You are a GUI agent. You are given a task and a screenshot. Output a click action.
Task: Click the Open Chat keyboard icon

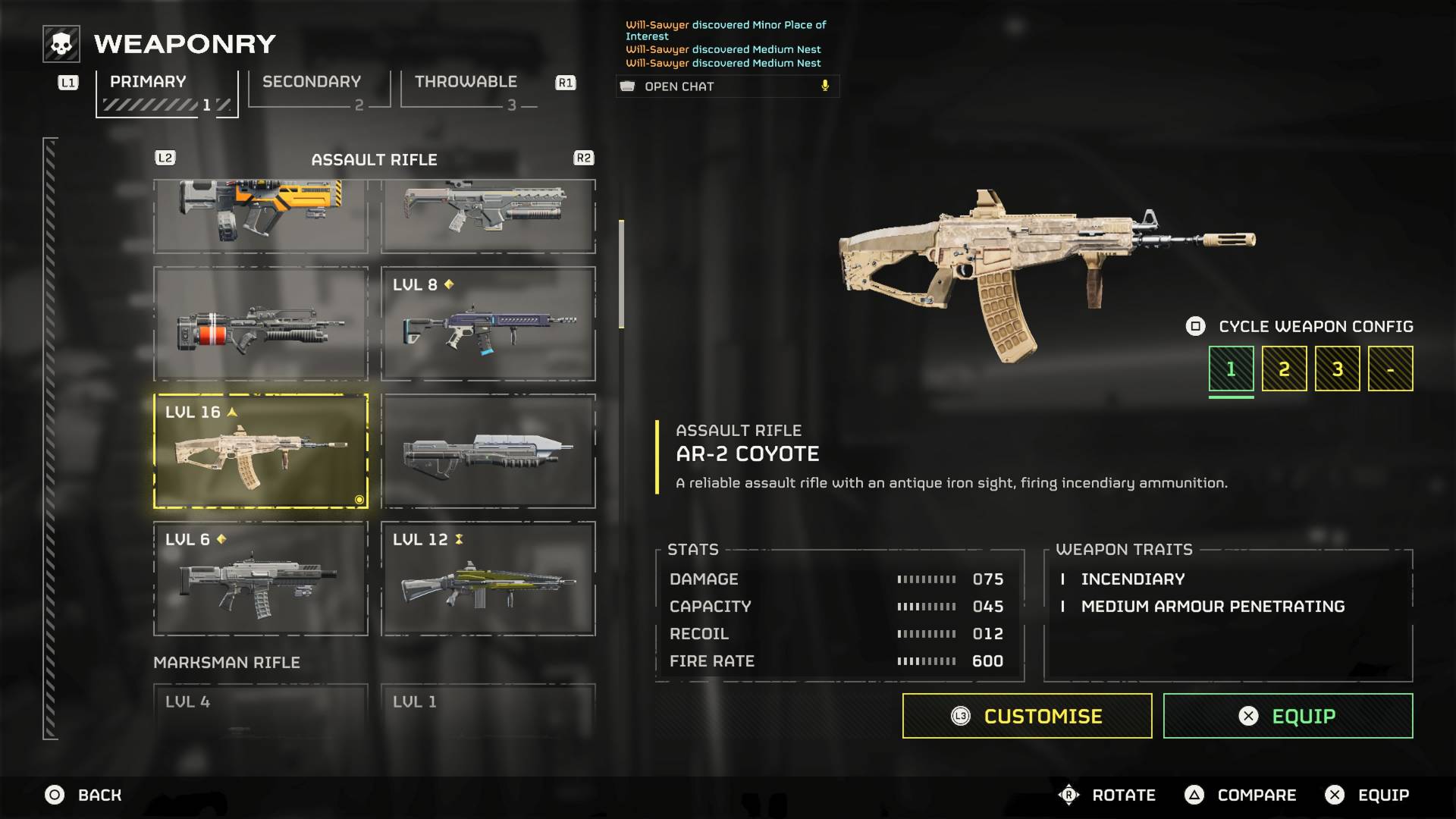[x=628, y=86]
